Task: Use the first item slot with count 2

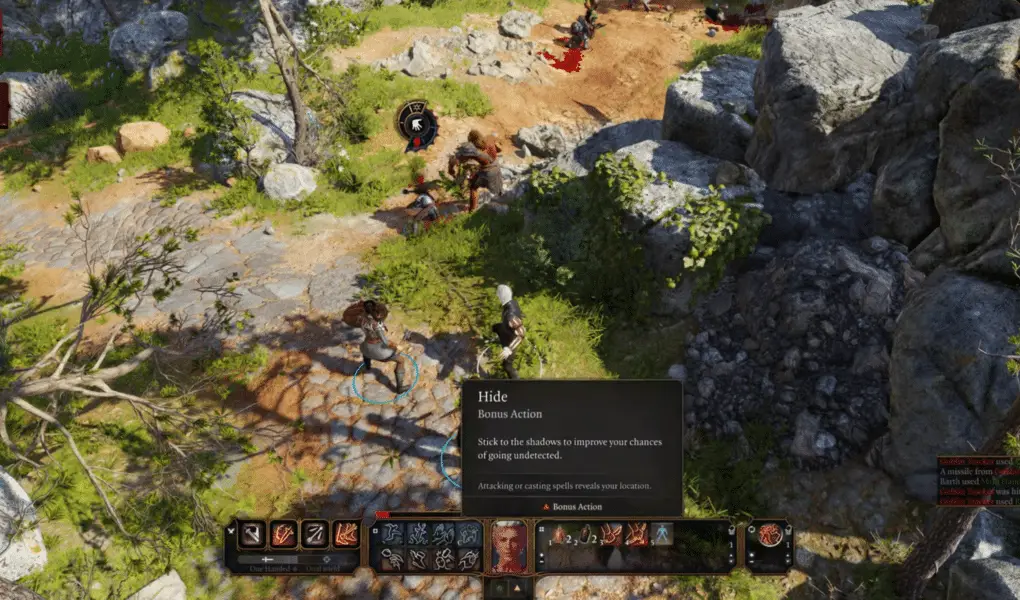Action: (559, 535)
